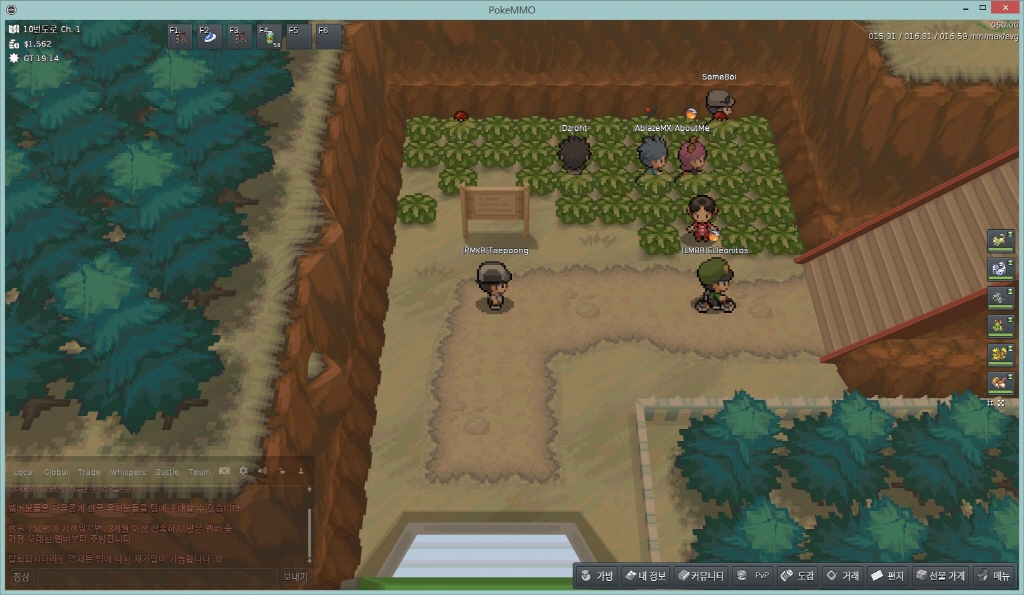This screenshot has width=1024, height=595.
Task: Open the 가방 (Bag) menu
Action: [x=595, y=575]
